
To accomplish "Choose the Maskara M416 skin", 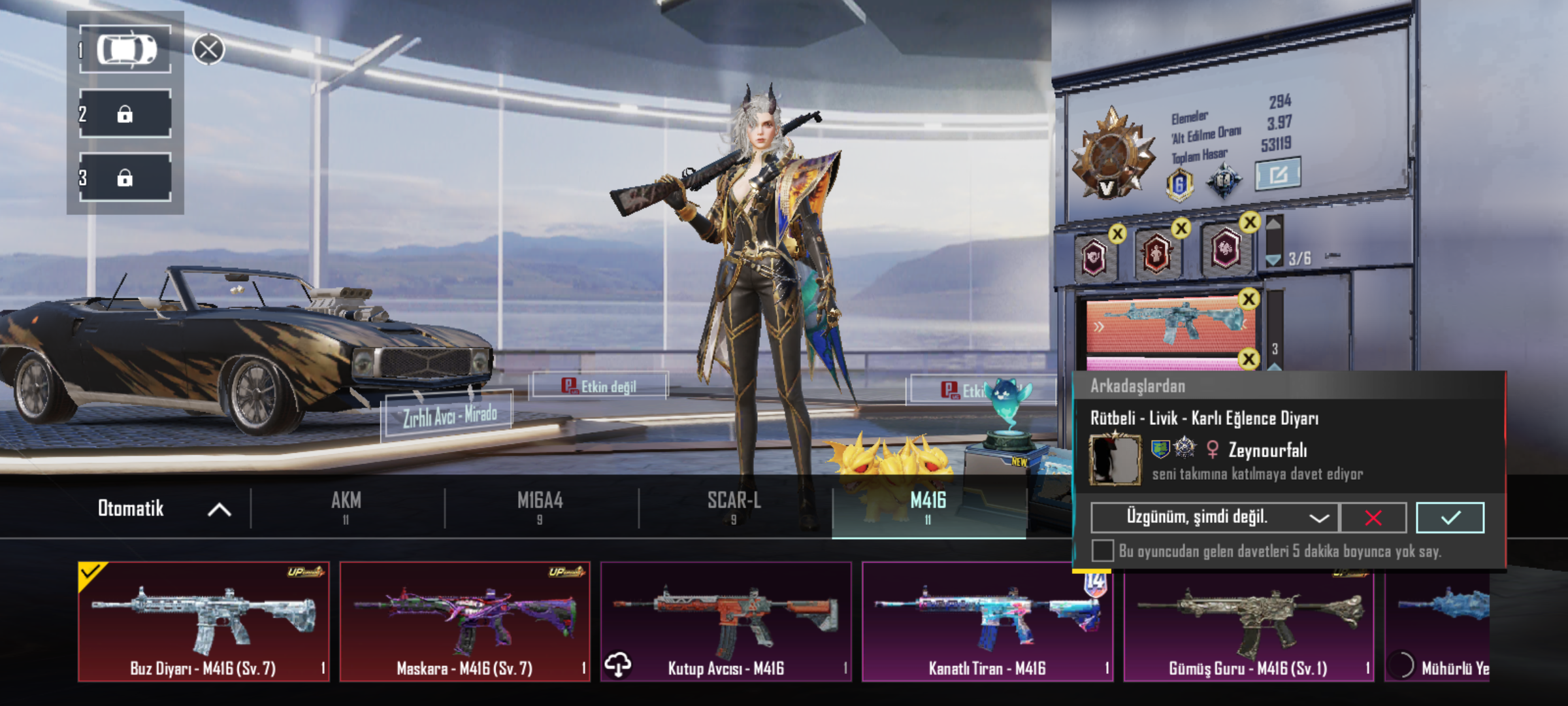I will [465, 621].
